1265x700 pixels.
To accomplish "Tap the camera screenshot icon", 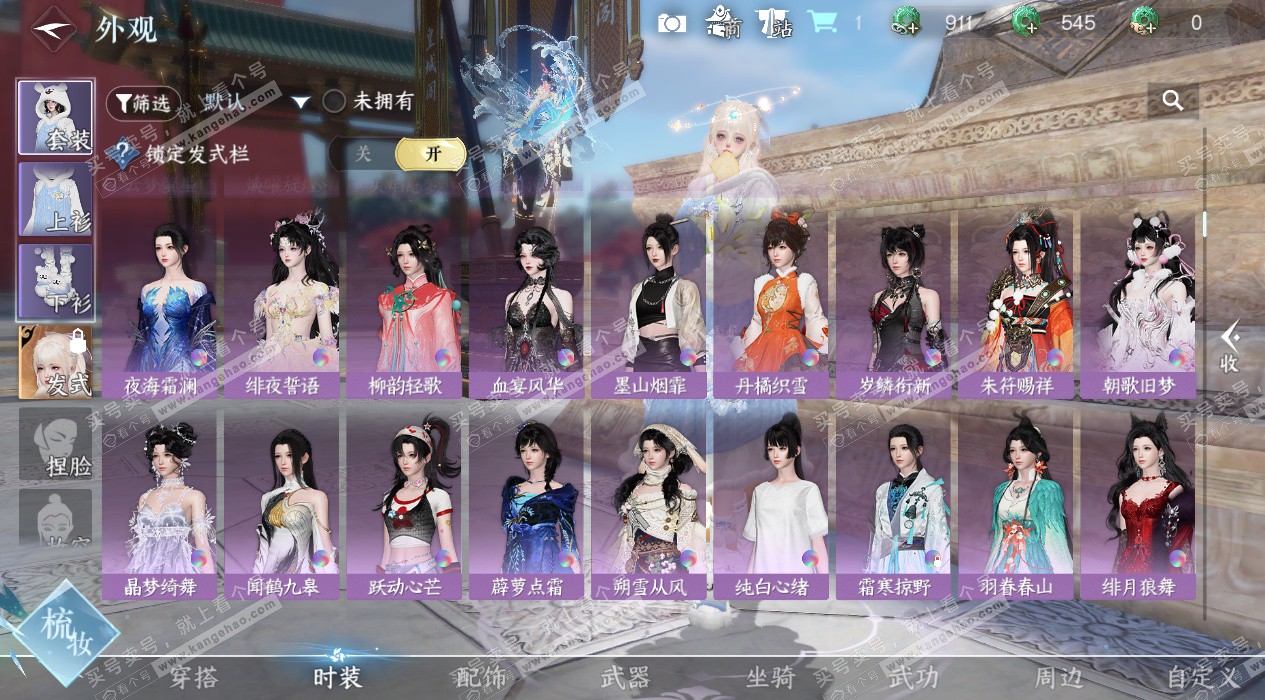I will click(x=672, y=22).
